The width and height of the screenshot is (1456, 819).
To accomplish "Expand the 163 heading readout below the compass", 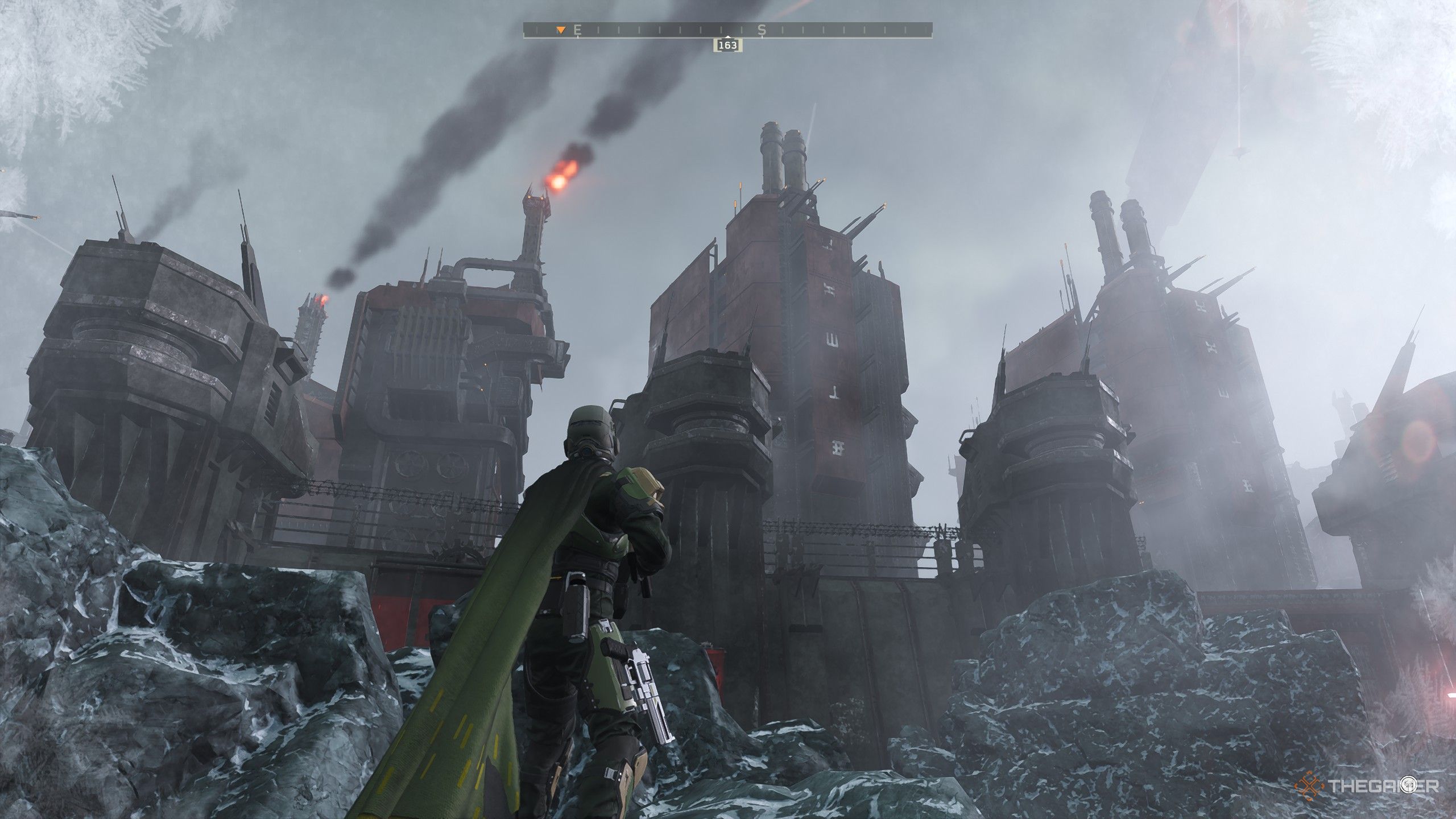I will [727, 45].
